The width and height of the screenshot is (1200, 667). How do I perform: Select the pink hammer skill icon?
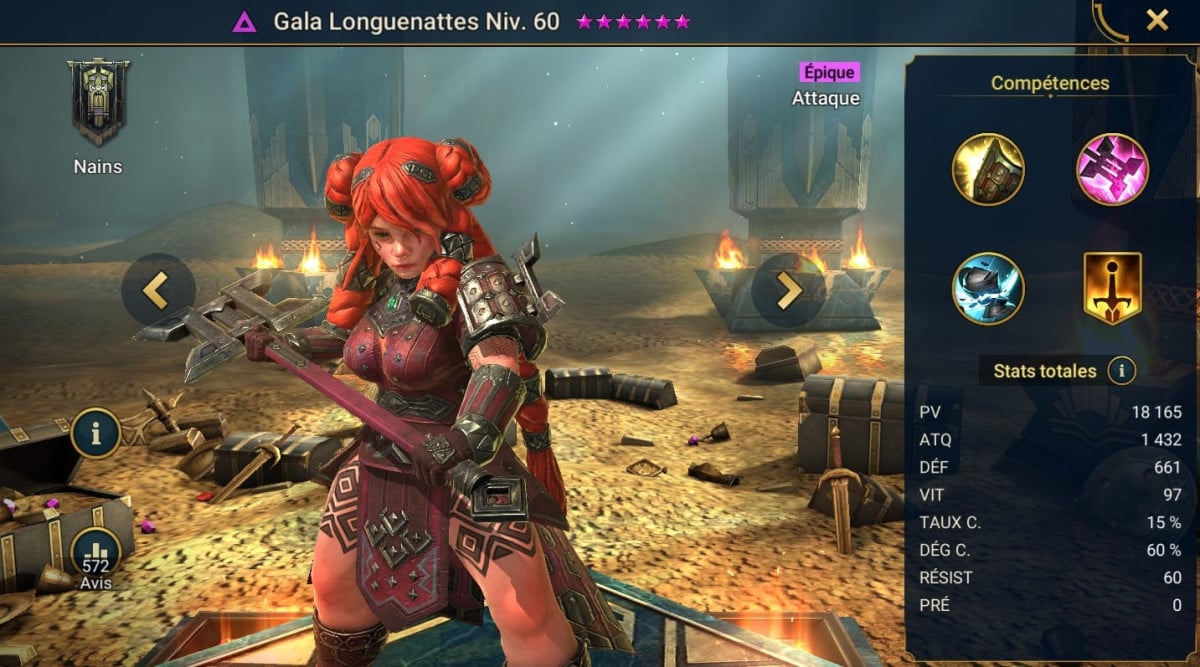pyautogui.click(x=1112, y=170)
